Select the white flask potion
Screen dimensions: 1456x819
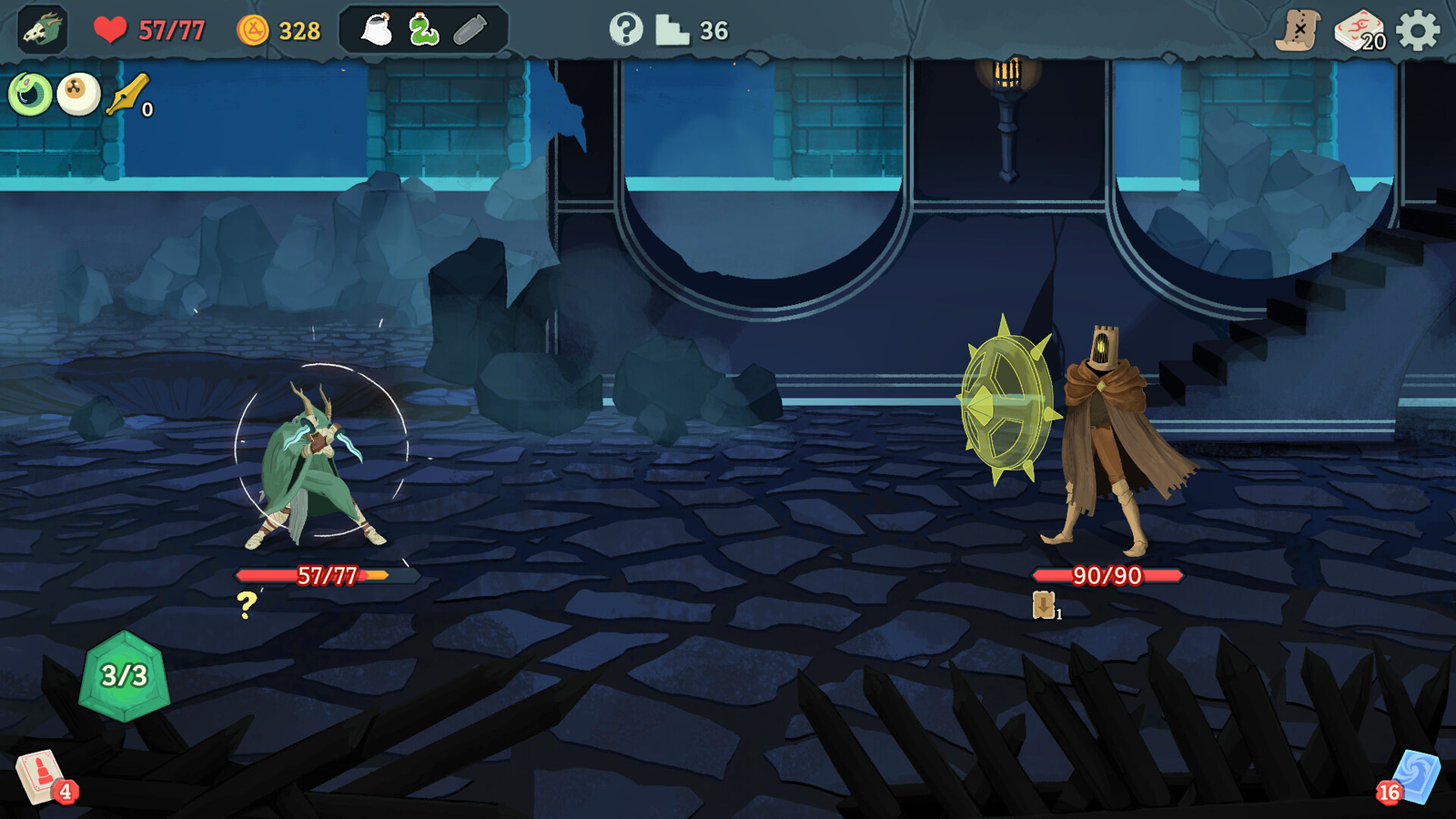[377, 31]
